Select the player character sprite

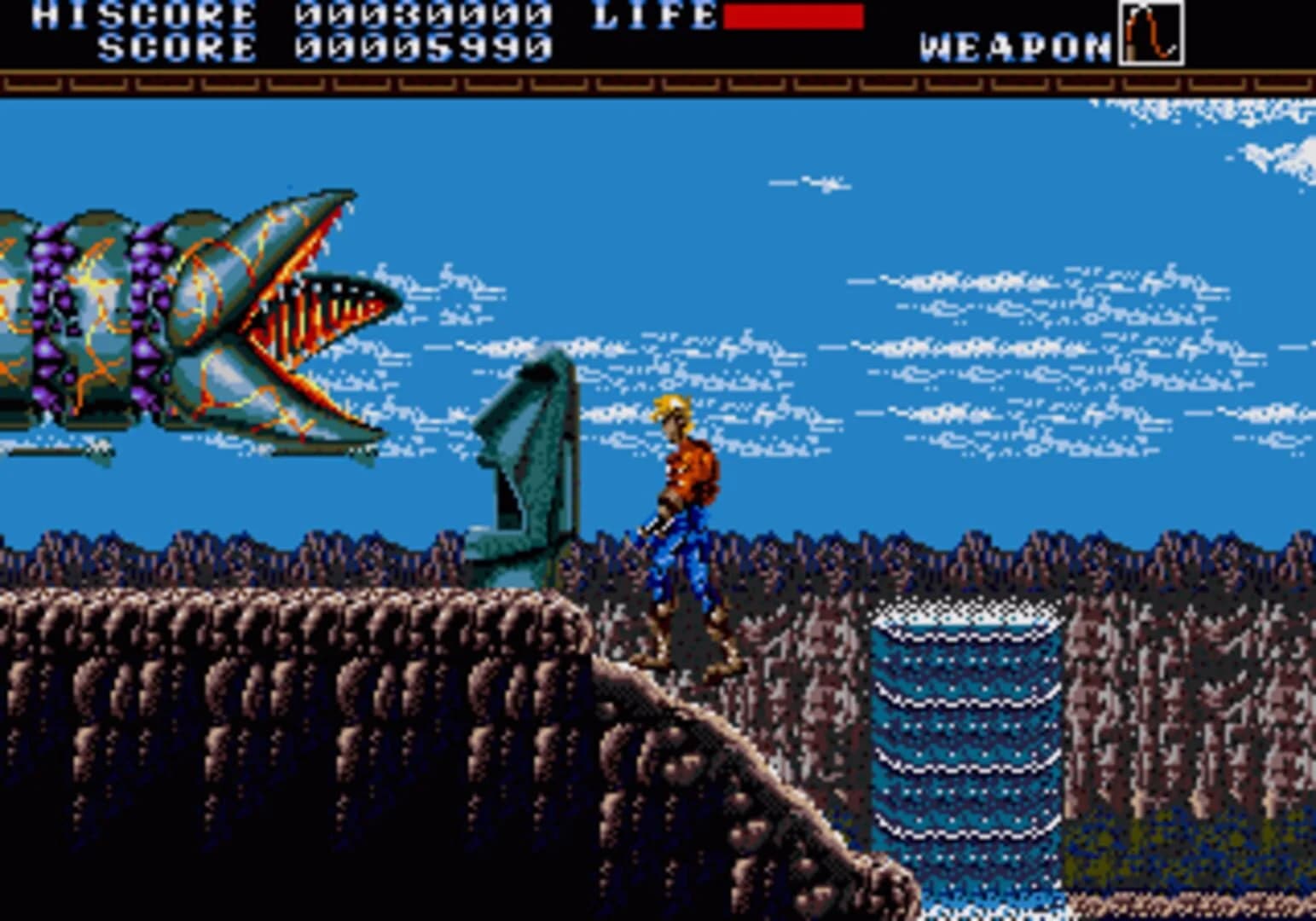(x=682, y=529)
